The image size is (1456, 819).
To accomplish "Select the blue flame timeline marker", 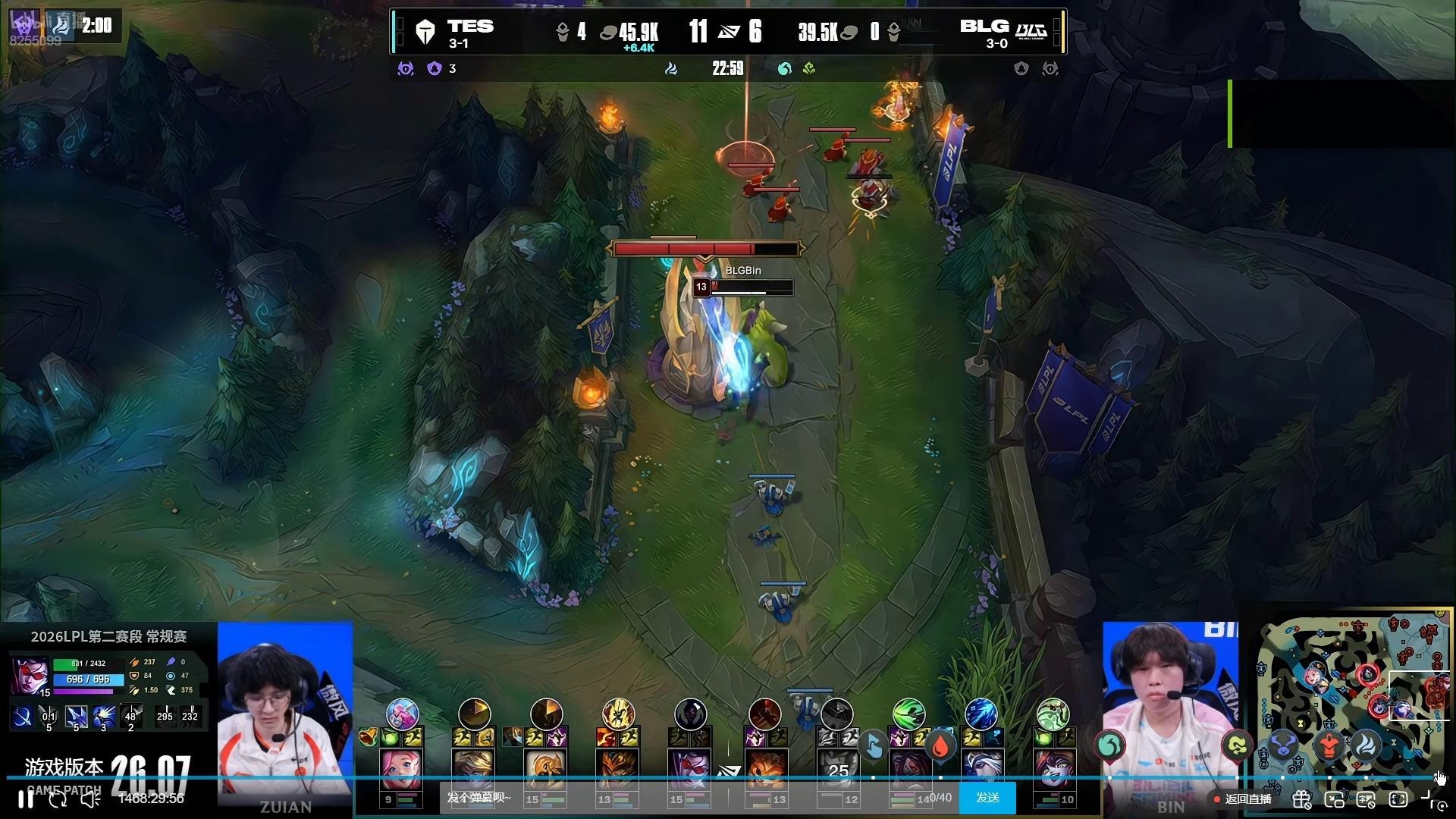I will [x=1366, y=745].
